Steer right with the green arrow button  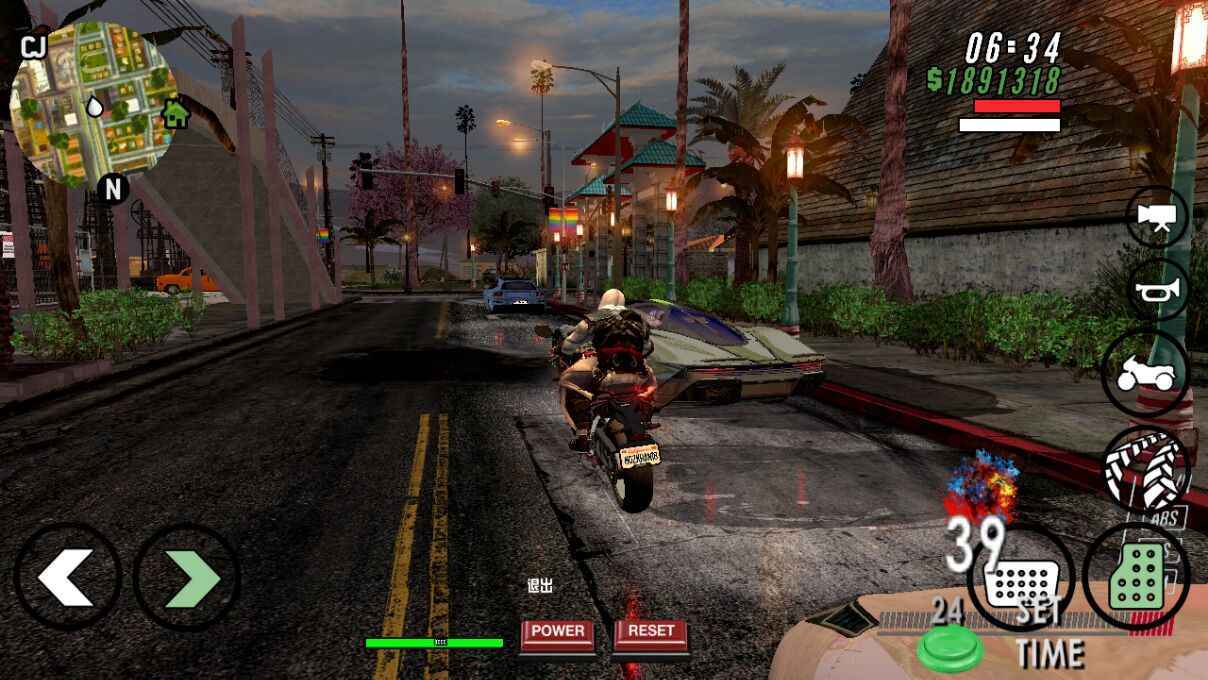[x=187, y=577]
